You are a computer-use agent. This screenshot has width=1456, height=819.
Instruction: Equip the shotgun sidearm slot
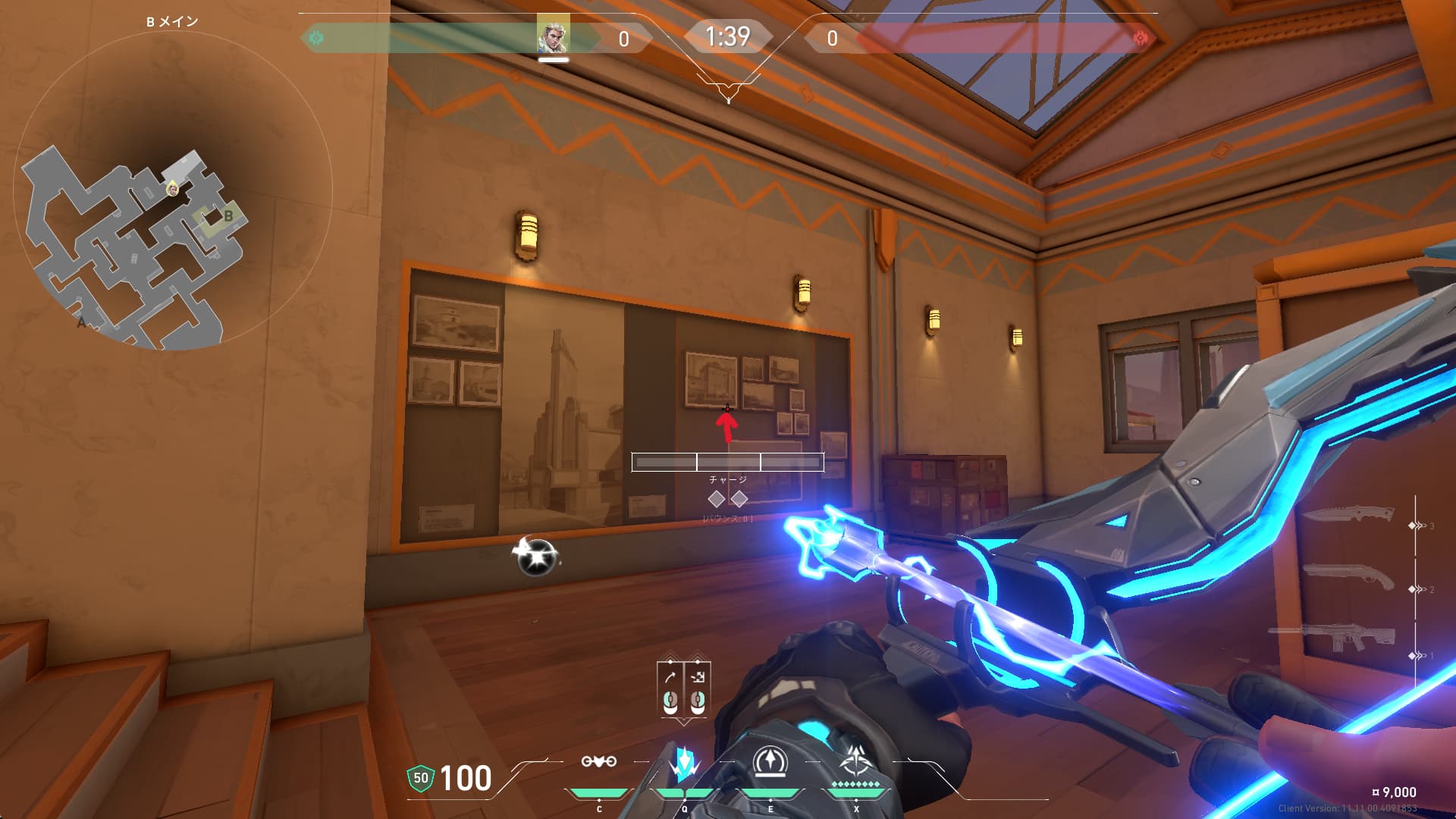(1348, 578)
